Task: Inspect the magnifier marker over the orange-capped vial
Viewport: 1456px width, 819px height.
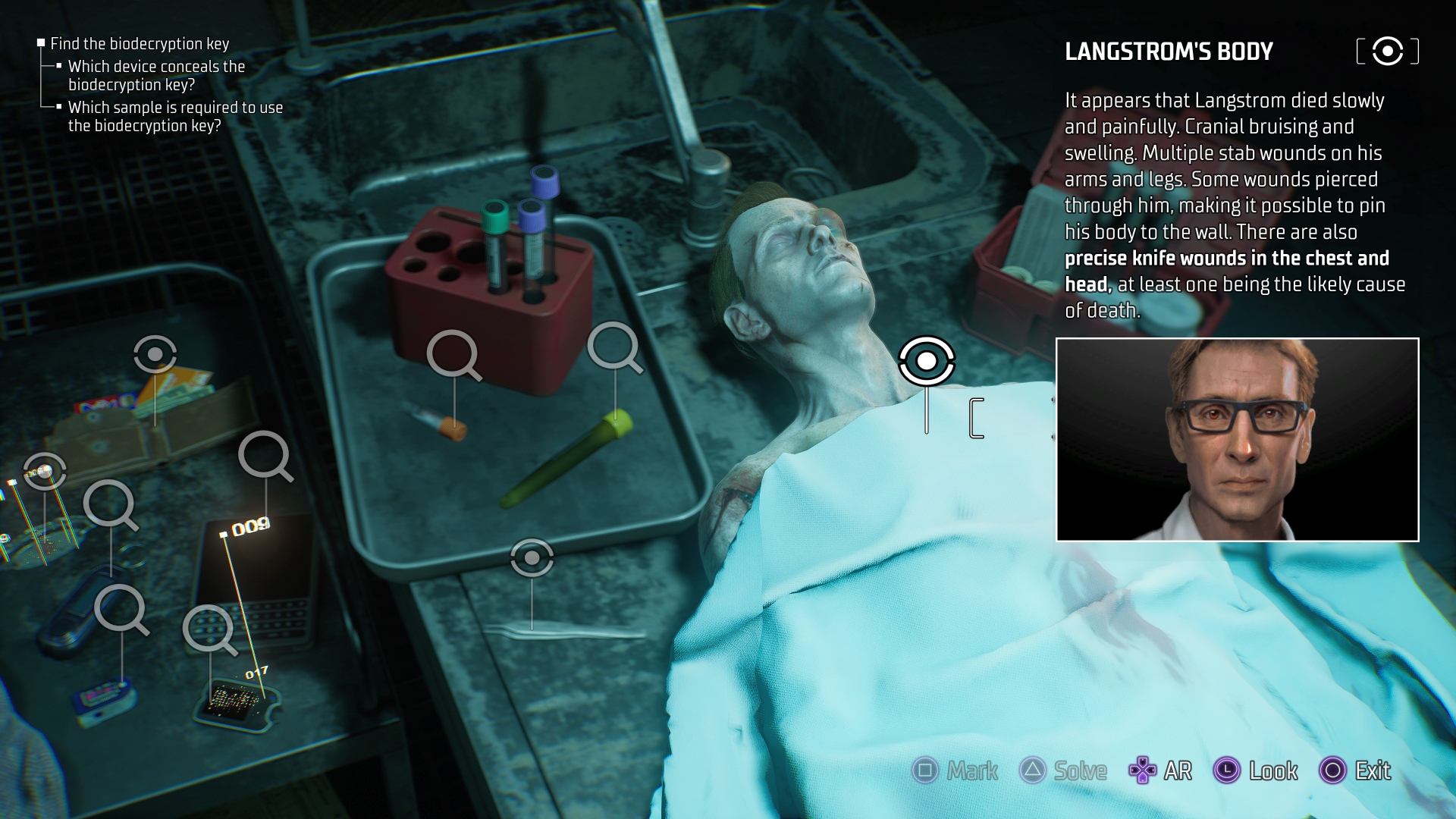Action: pyautogui.click(x=452, y=353)
